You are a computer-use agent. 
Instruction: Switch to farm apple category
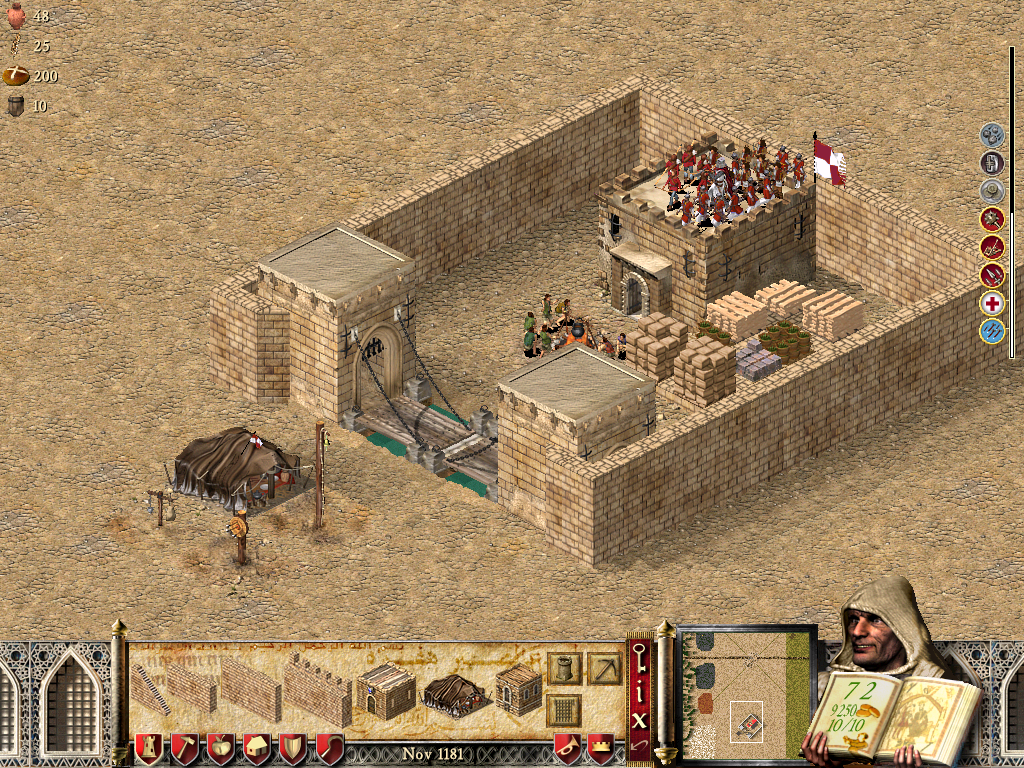pos(221,747)
